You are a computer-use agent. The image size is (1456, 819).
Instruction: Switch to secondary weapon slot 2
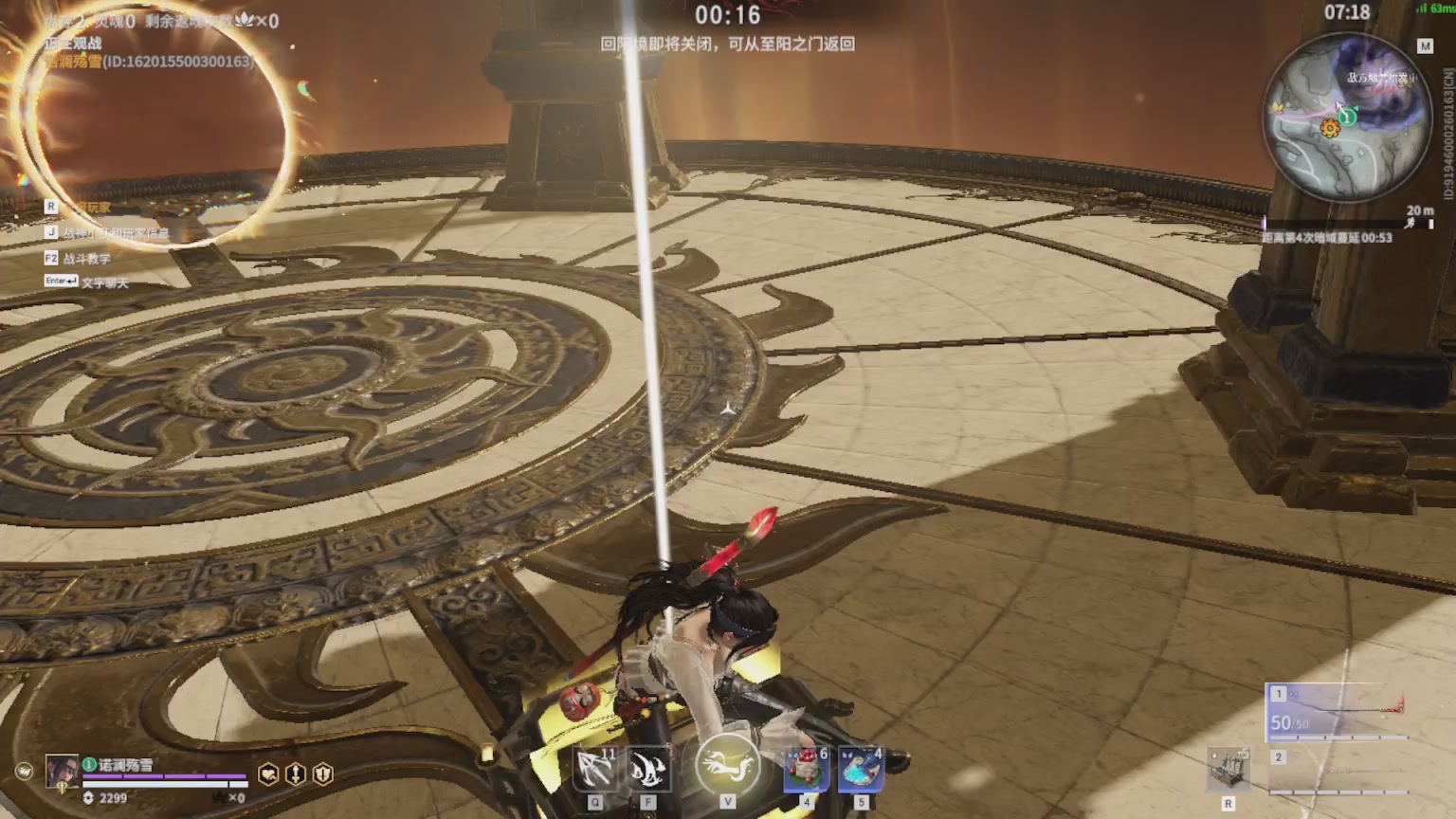point(1337,773)
